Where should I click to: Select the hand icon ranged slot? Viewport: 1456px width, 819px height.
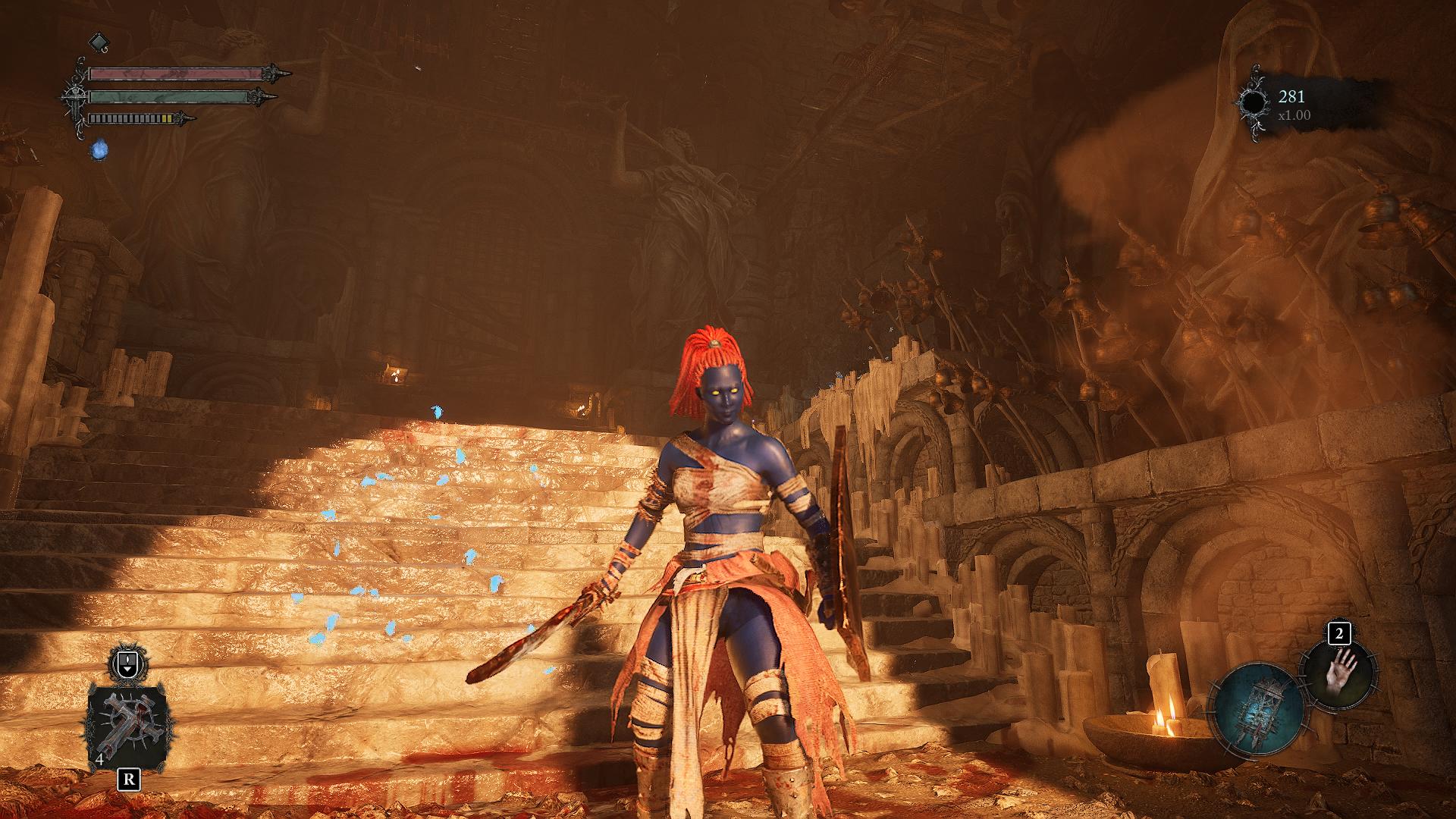(x=1339, y=675)
